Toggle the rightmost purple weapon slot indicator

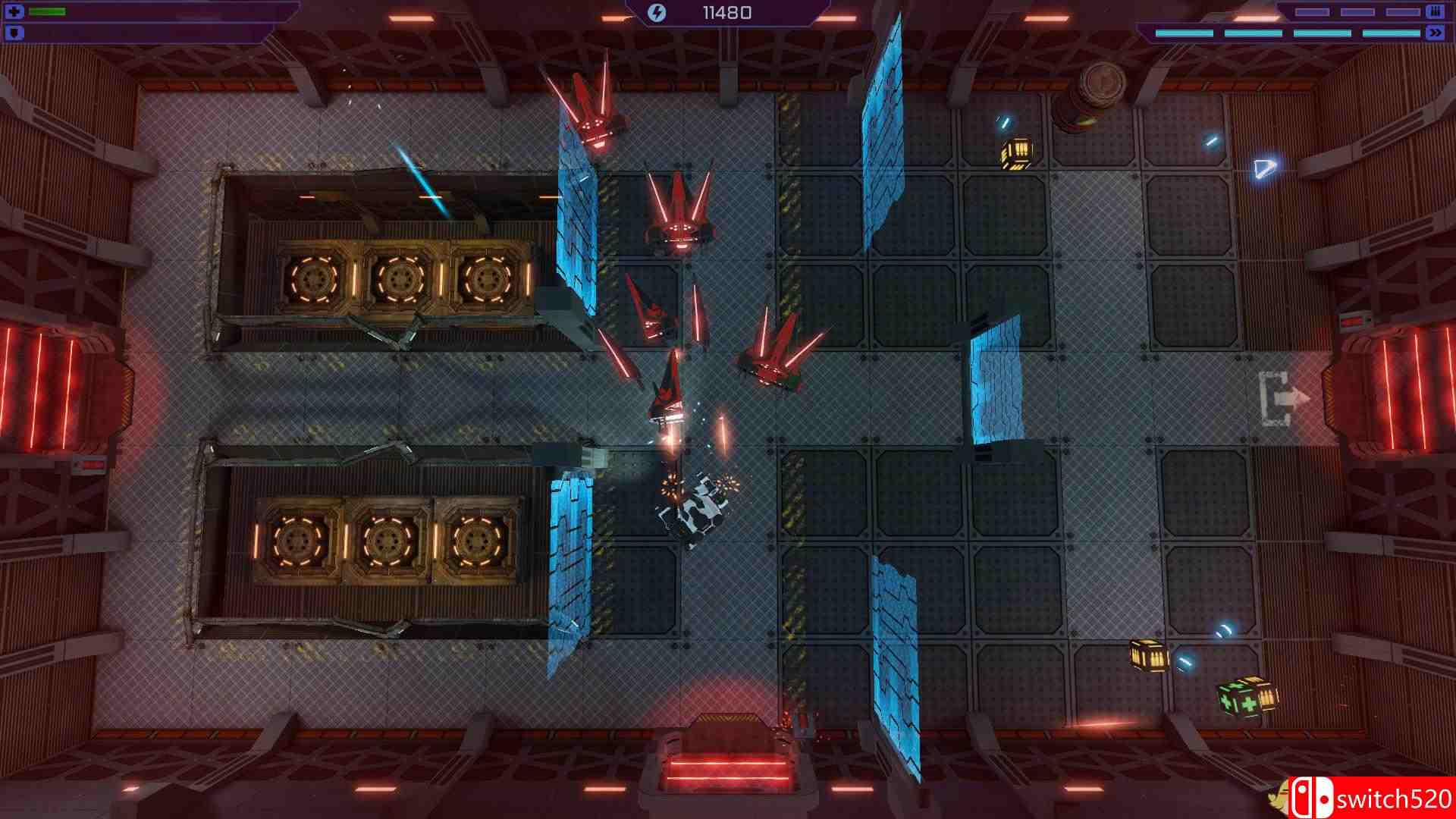[x=1403, y=11]
